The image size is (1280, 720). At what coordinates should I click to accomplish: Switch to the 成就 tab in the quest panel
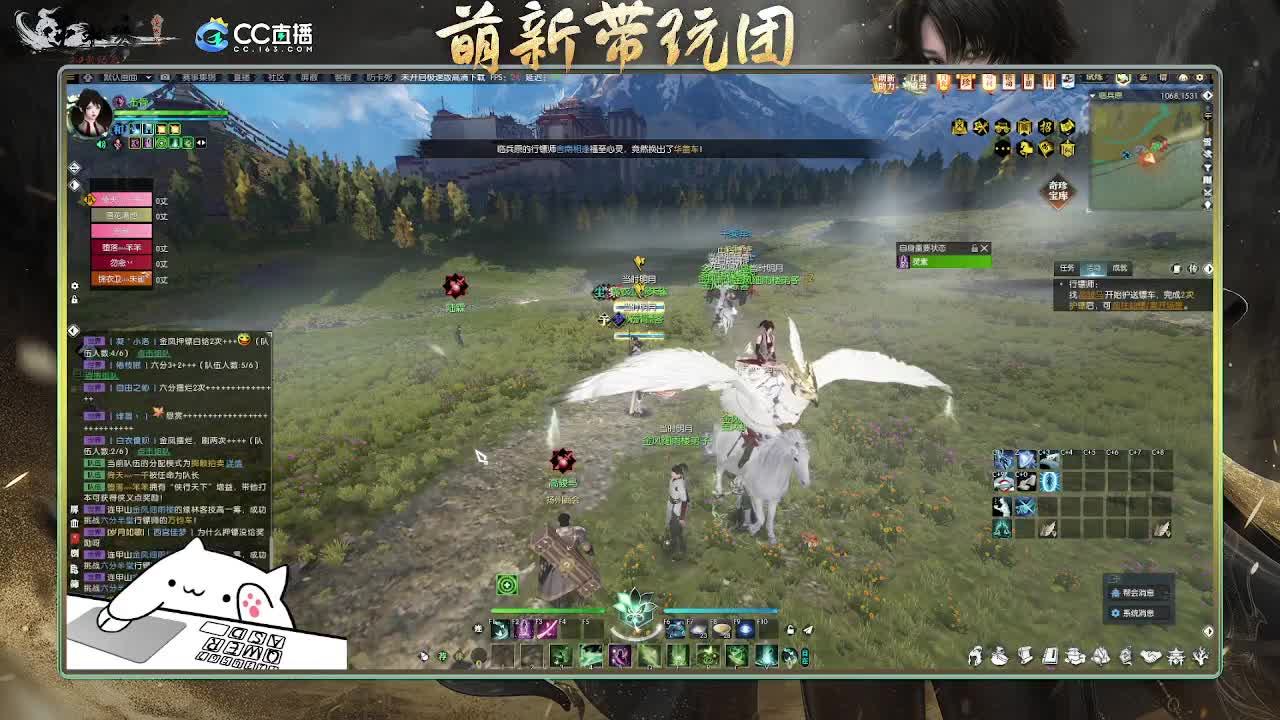(x=1120, y=266)
